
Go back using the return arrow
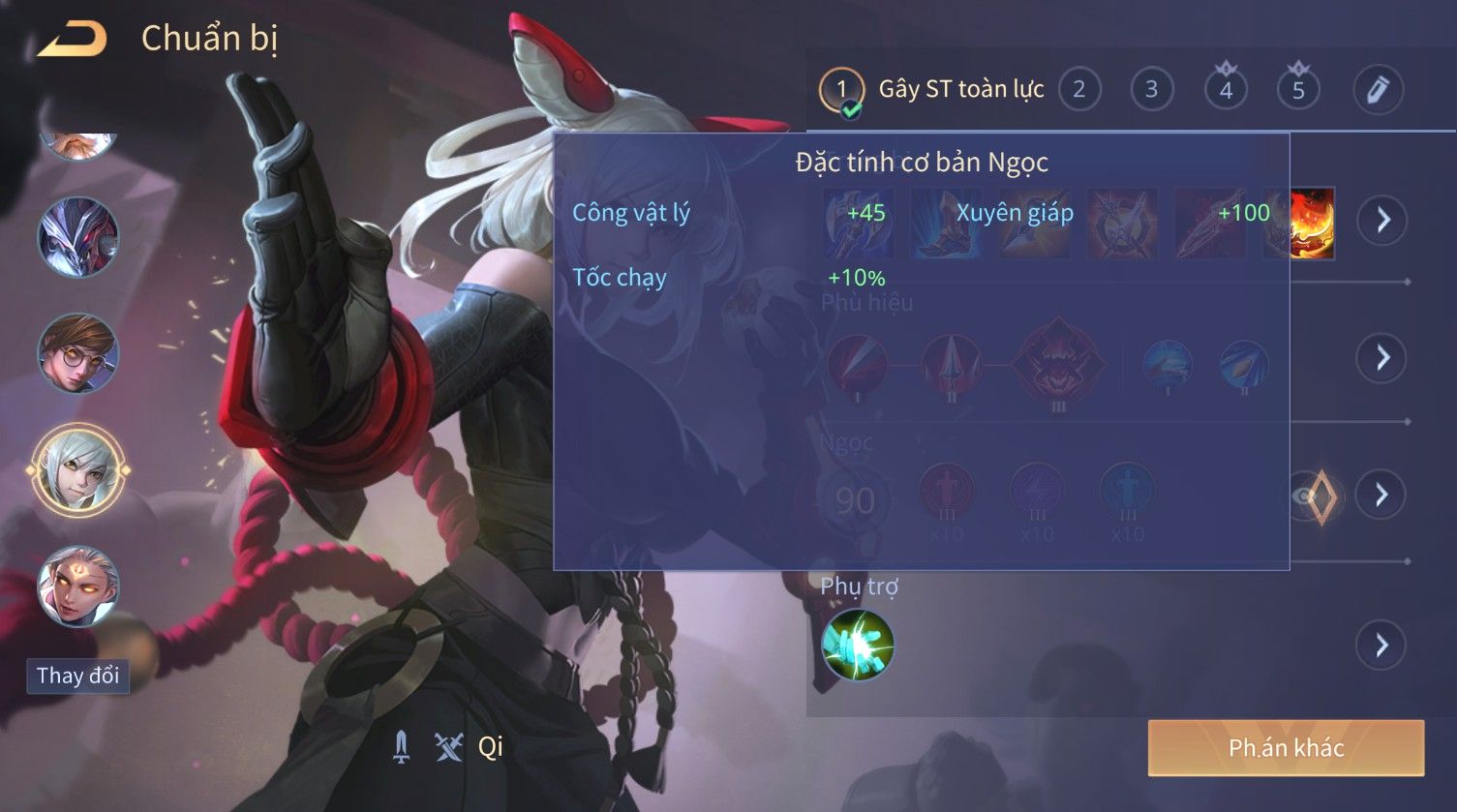coord(72,40)
